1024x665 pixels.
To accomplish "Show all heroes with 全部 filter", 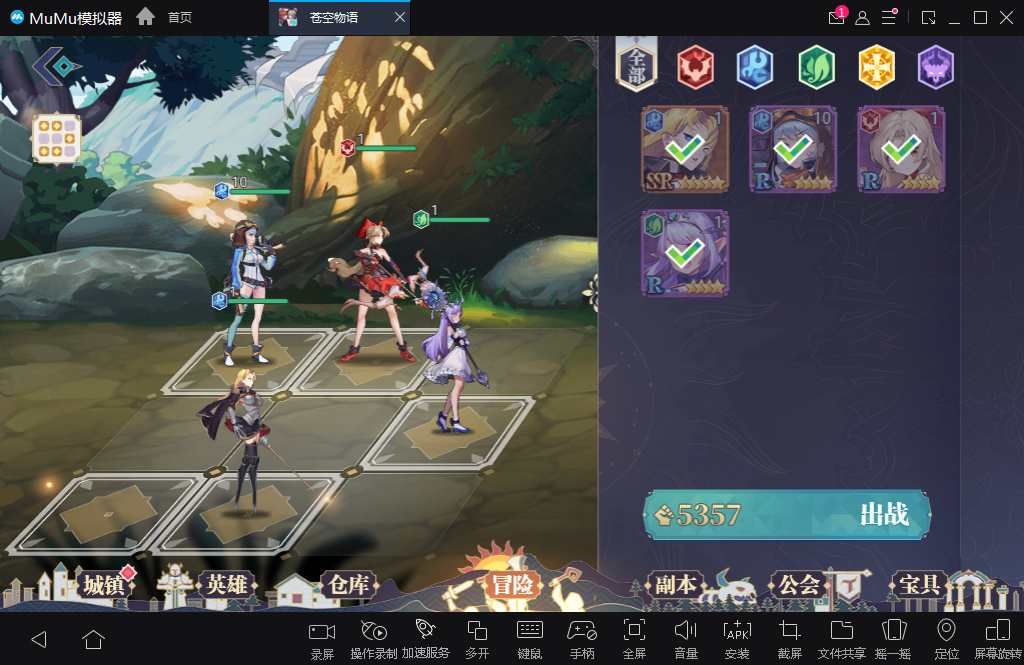I will point(637,67).
